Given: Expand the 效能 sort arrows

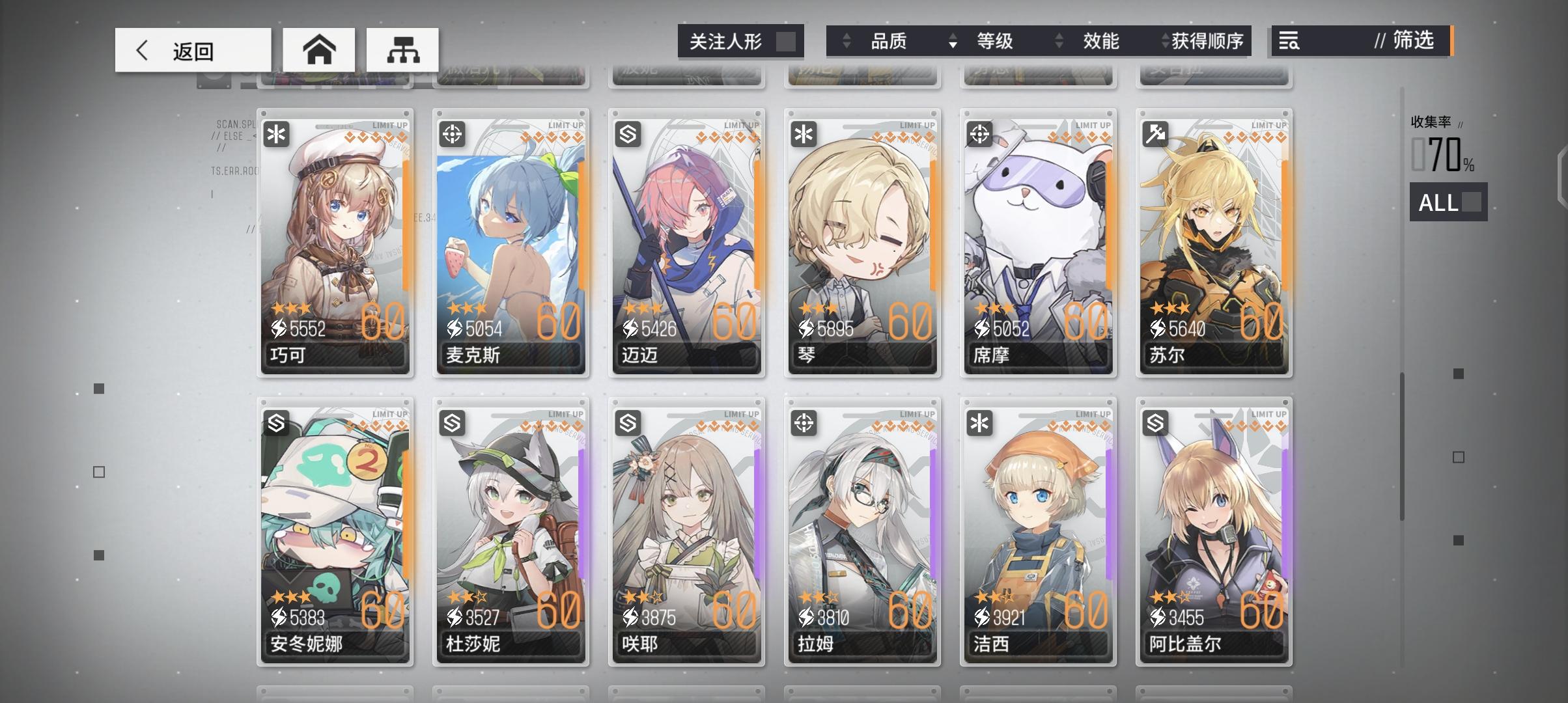Looking at the screenshot, I should click(x=1058, y=41).
